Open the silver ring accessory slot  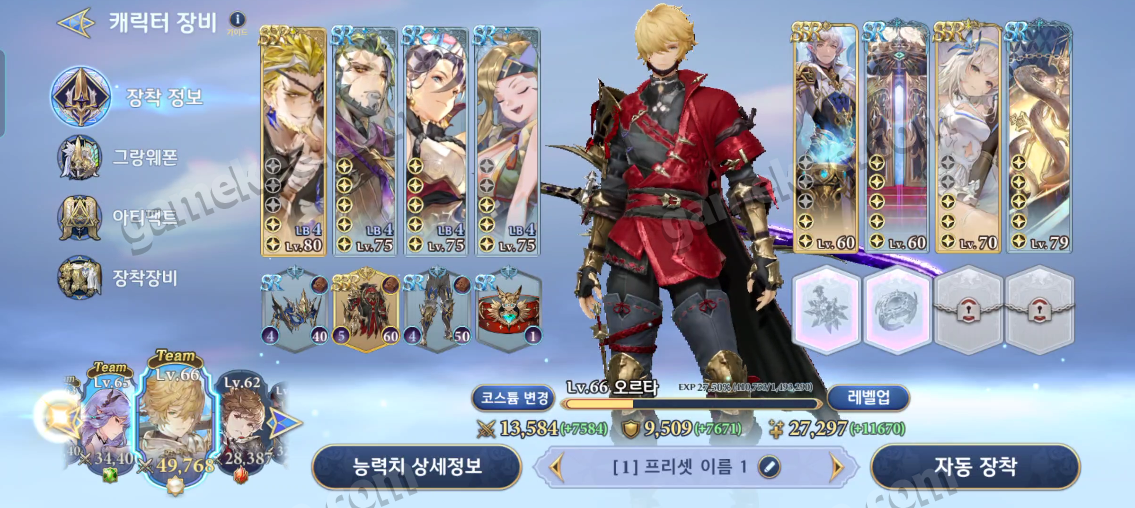[x=899, y=311]
